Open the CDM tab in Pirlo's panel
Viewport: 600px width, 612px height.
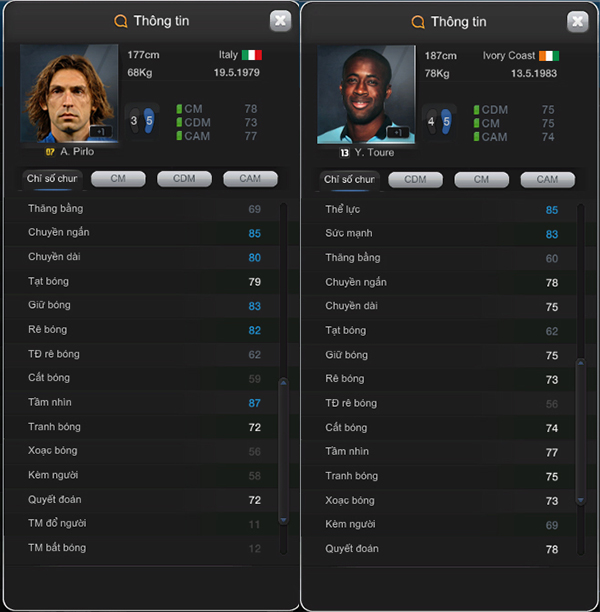coord(184,179)
